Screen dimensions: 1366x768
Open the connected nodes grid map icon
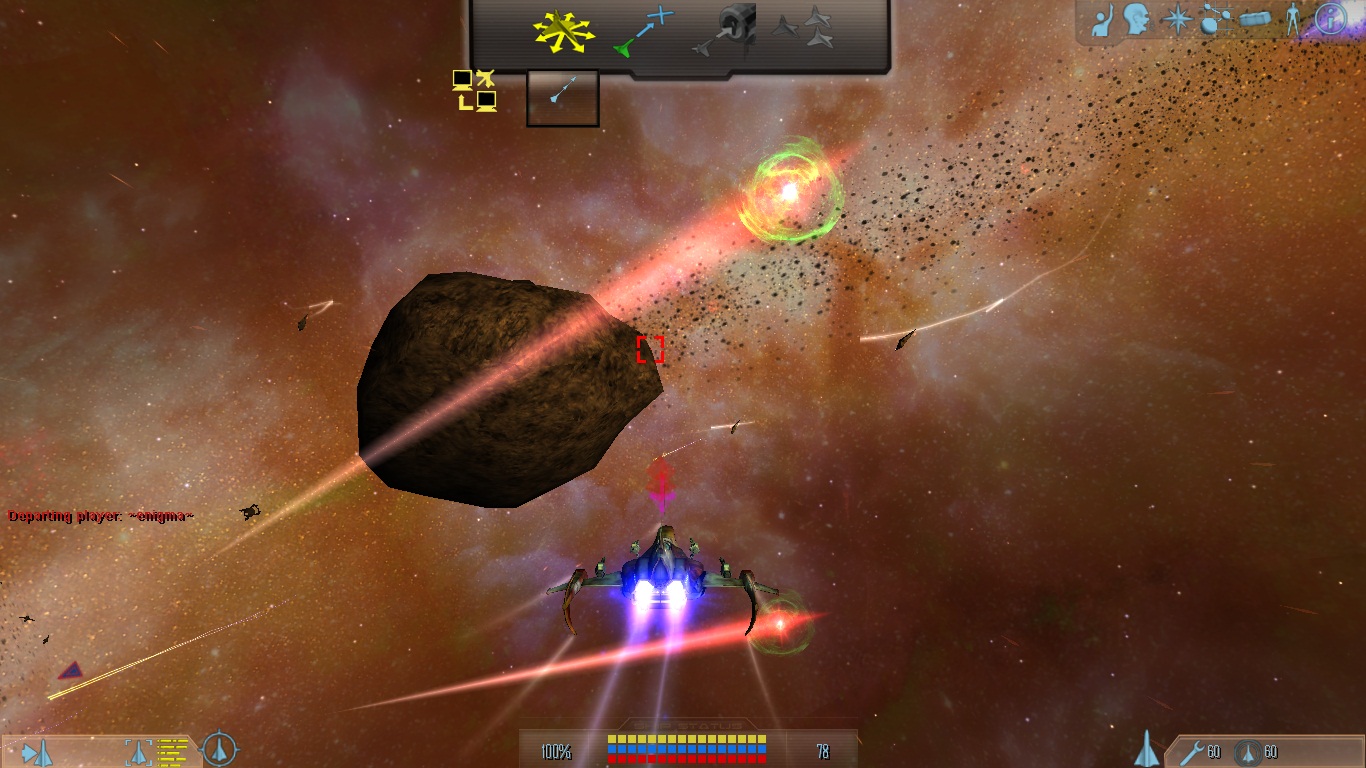pyautogui.click(x=1215, y=20)
